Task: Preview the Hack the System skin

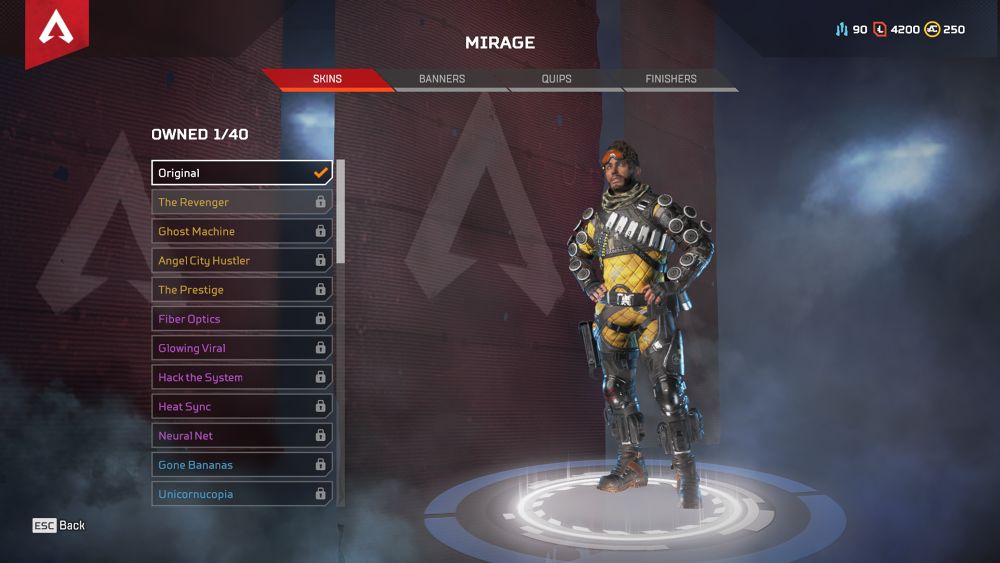Action: (242, 377)
